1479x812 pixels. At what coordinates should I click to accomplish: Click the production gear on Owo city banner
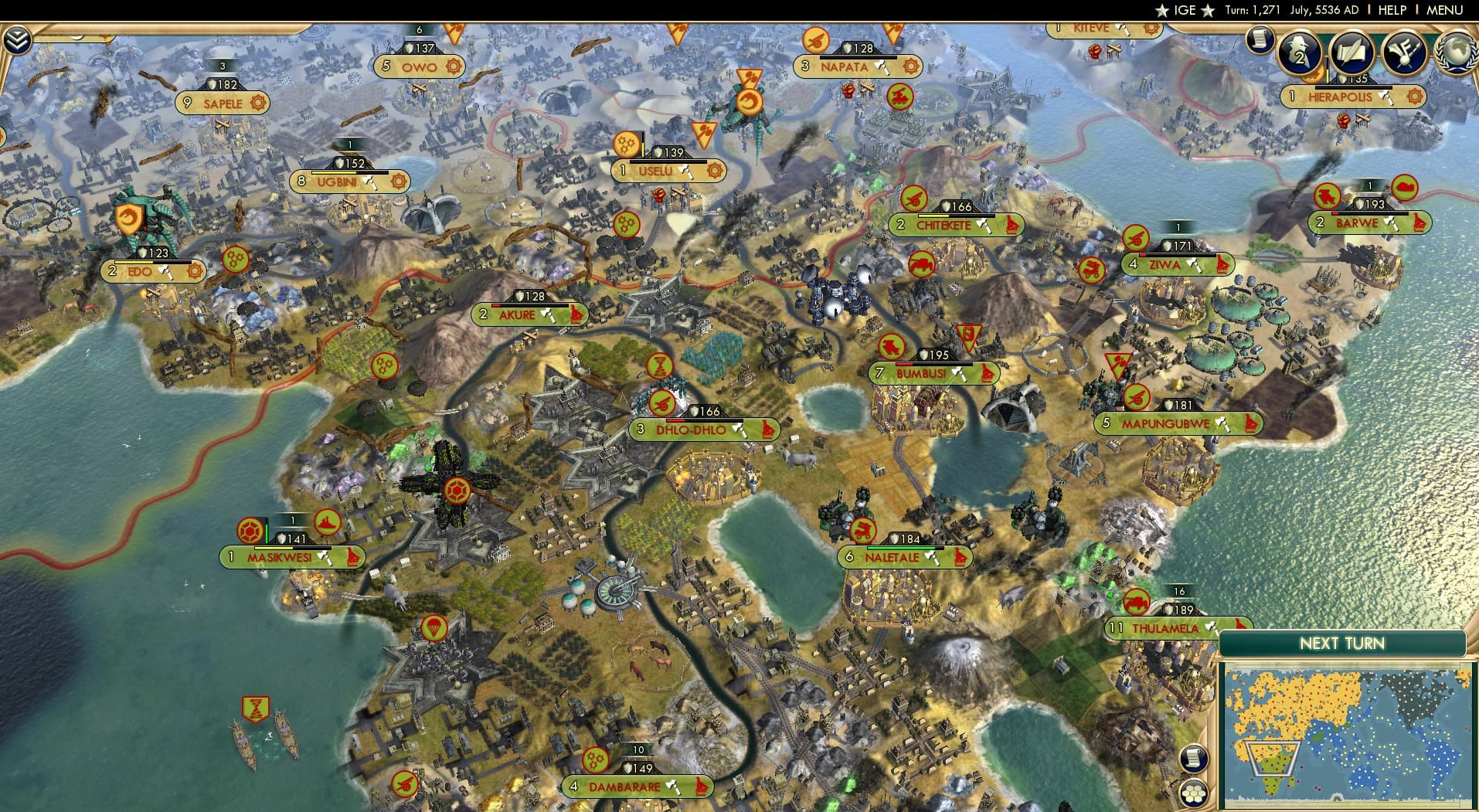tap(455, 67)
